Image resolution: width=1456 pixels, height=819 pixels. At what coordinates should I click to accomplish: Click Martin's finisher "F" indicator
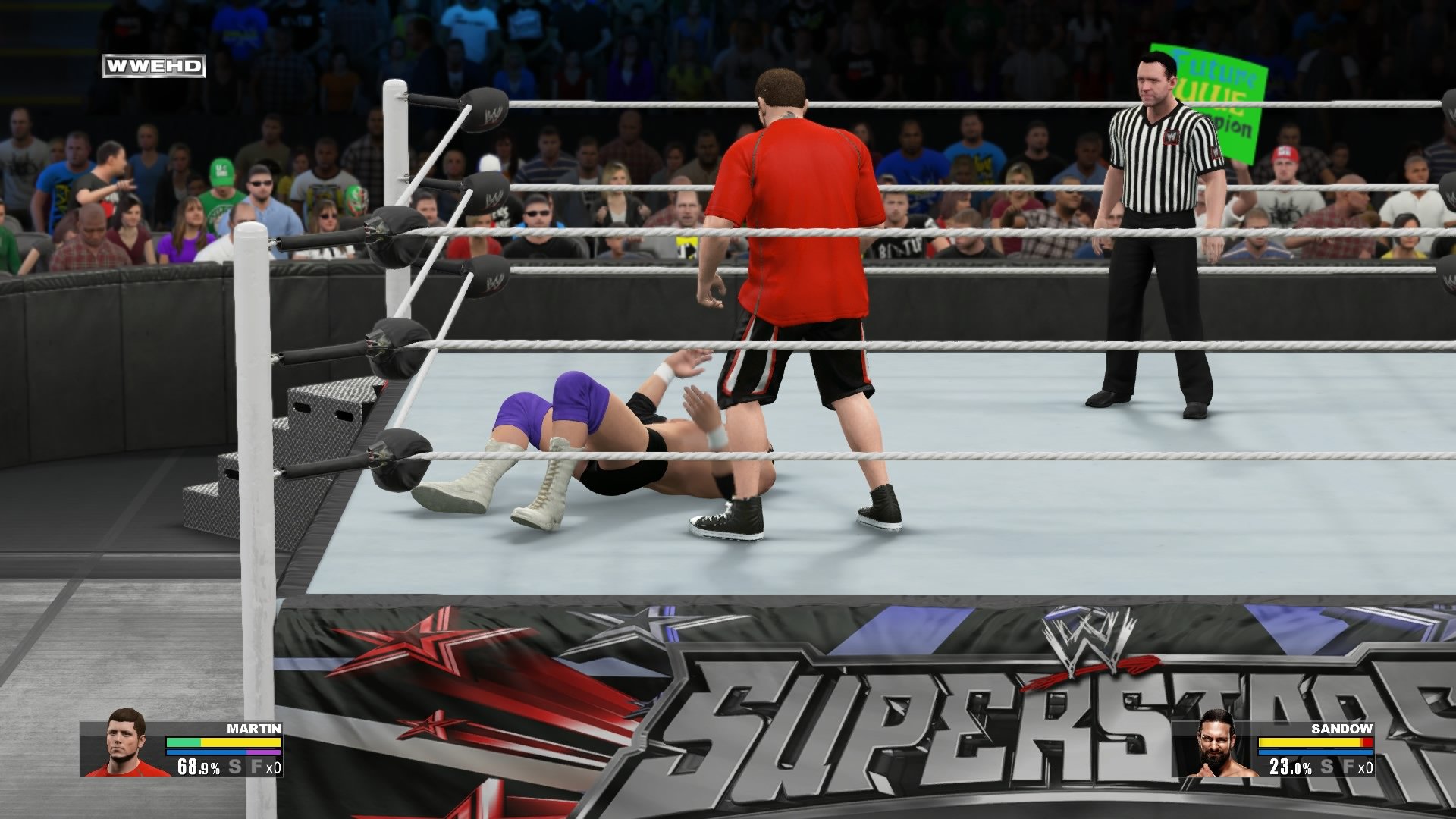(x=256, y=766)
